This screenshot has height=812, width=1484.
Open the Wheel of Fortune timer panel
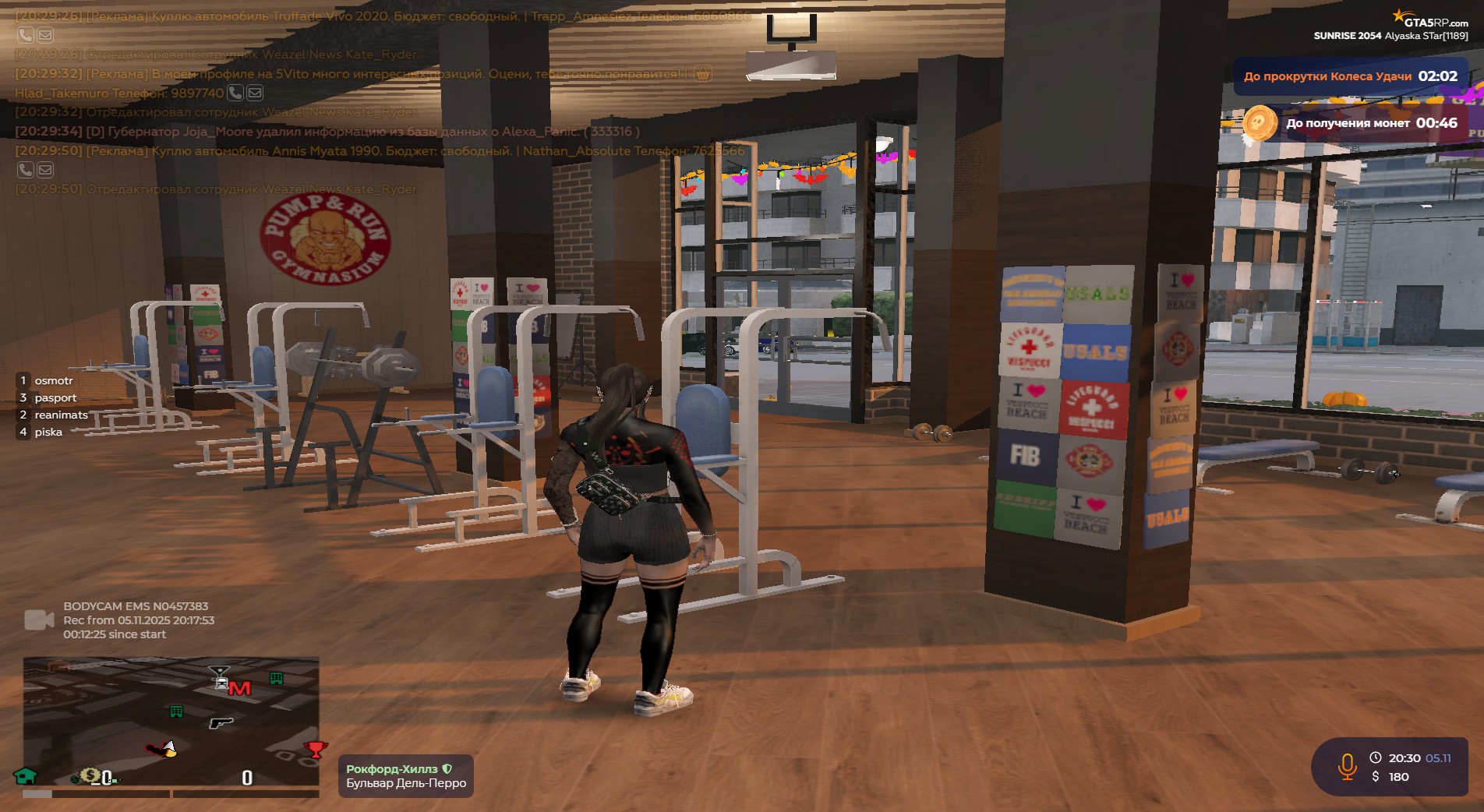tap(1350, 76)
